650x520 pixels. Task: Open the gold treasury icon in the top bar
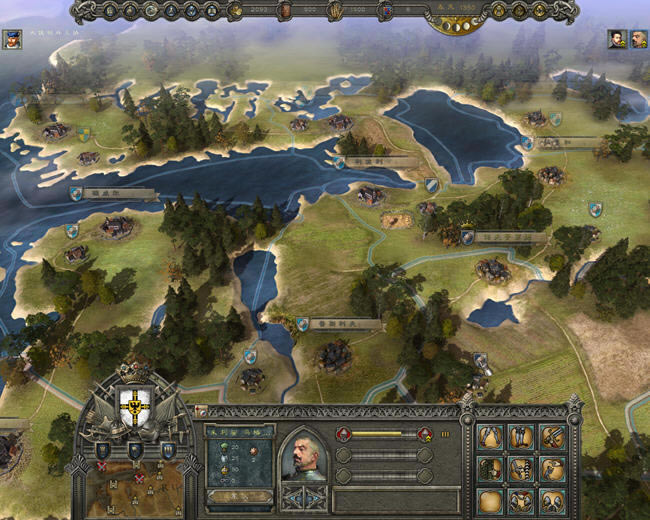236,11
